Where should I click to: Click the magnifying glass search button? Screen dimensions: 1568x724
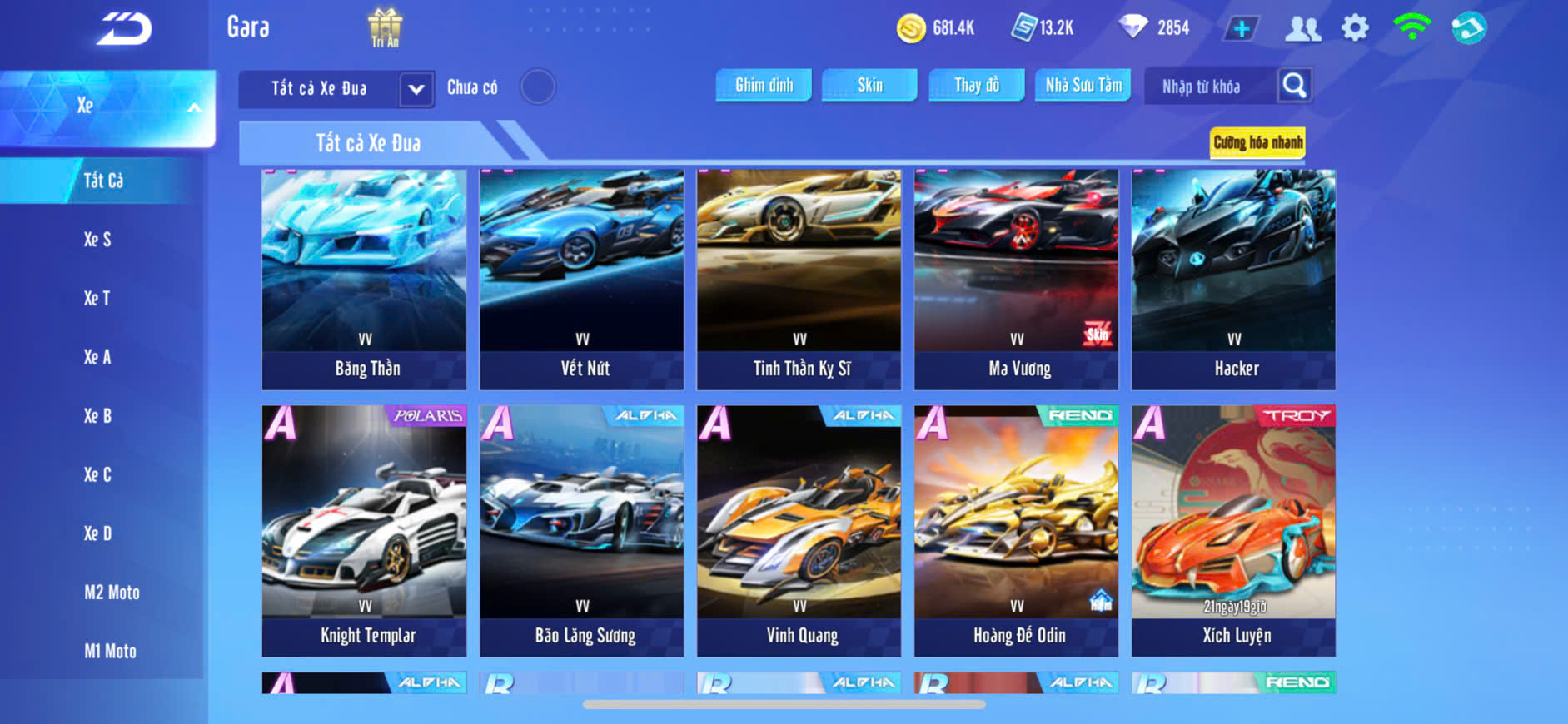[x=1294, y=85]
